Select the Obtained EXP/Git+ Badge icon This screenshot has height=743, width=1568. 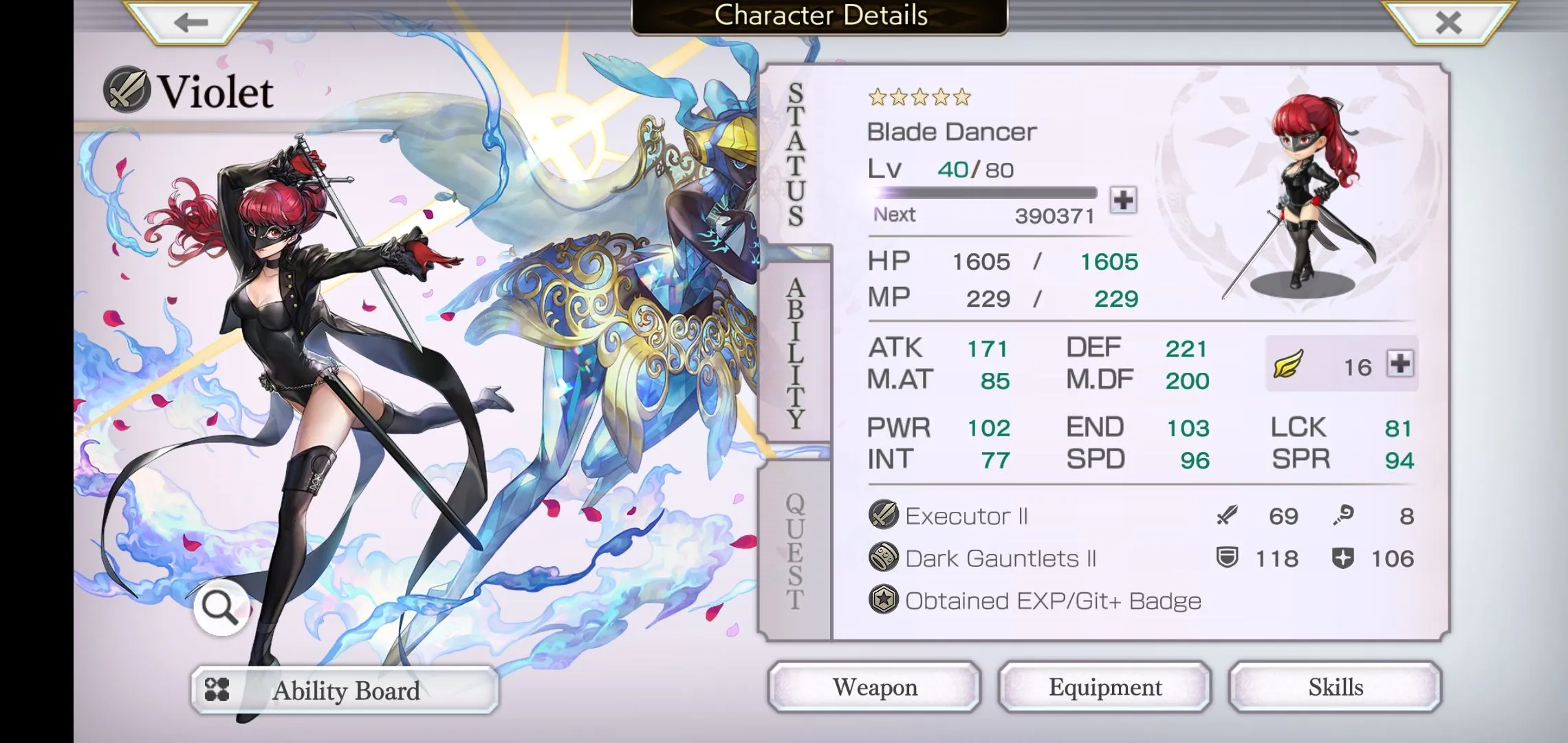[884, 600]
